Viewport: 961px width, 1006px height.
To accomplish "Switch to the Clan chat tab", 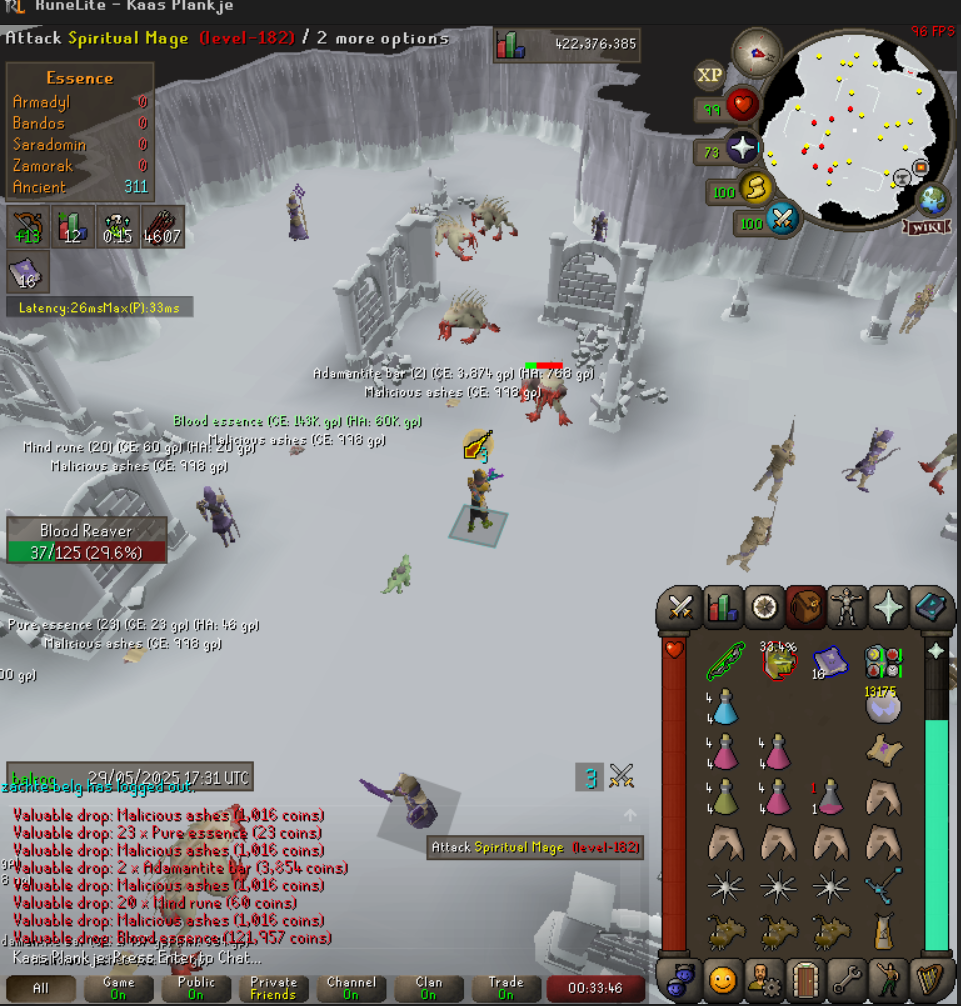I will click(428, 988).
